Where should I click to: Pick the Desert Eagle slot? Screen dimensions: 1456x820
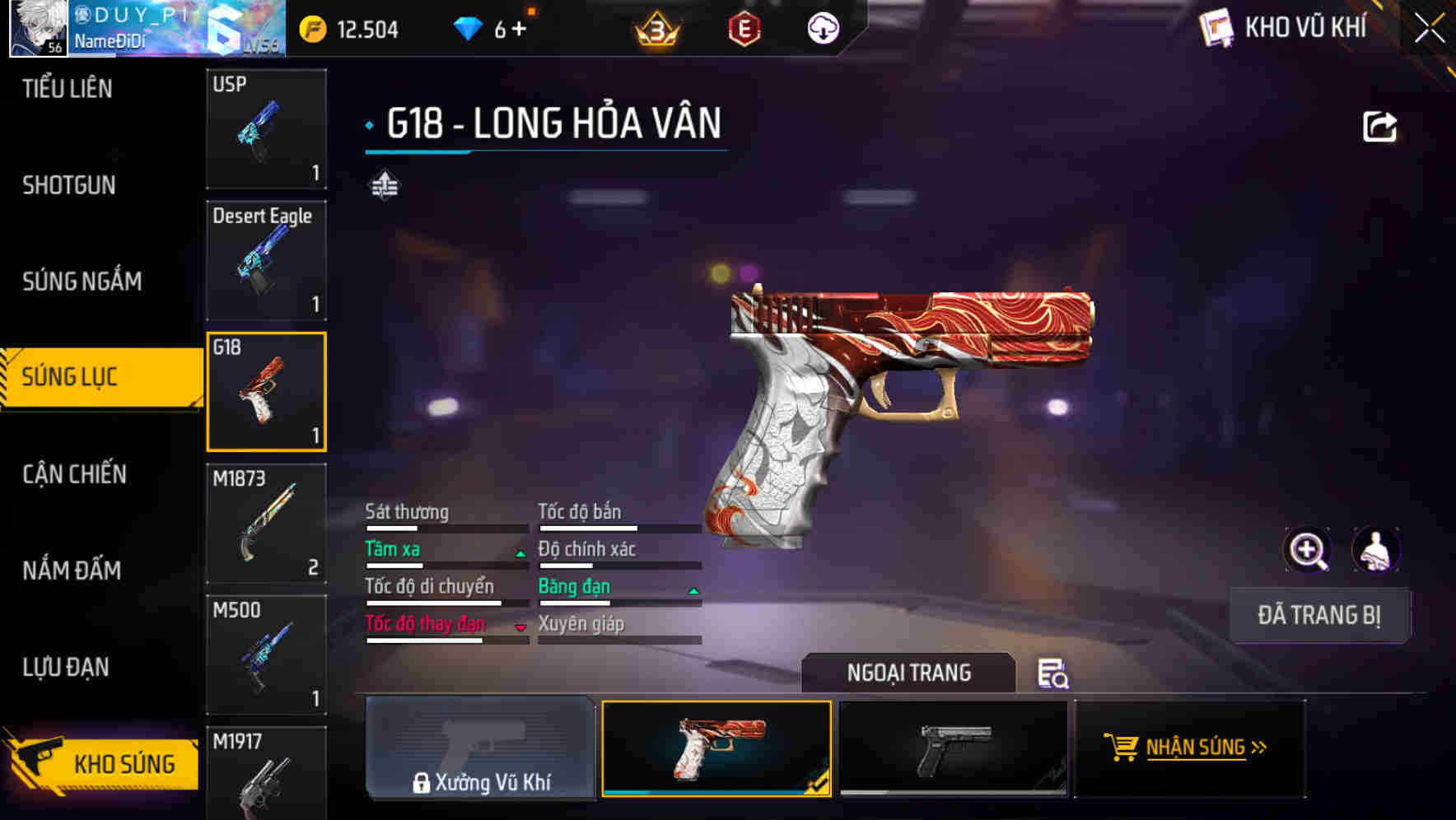[x=266, y=260]
